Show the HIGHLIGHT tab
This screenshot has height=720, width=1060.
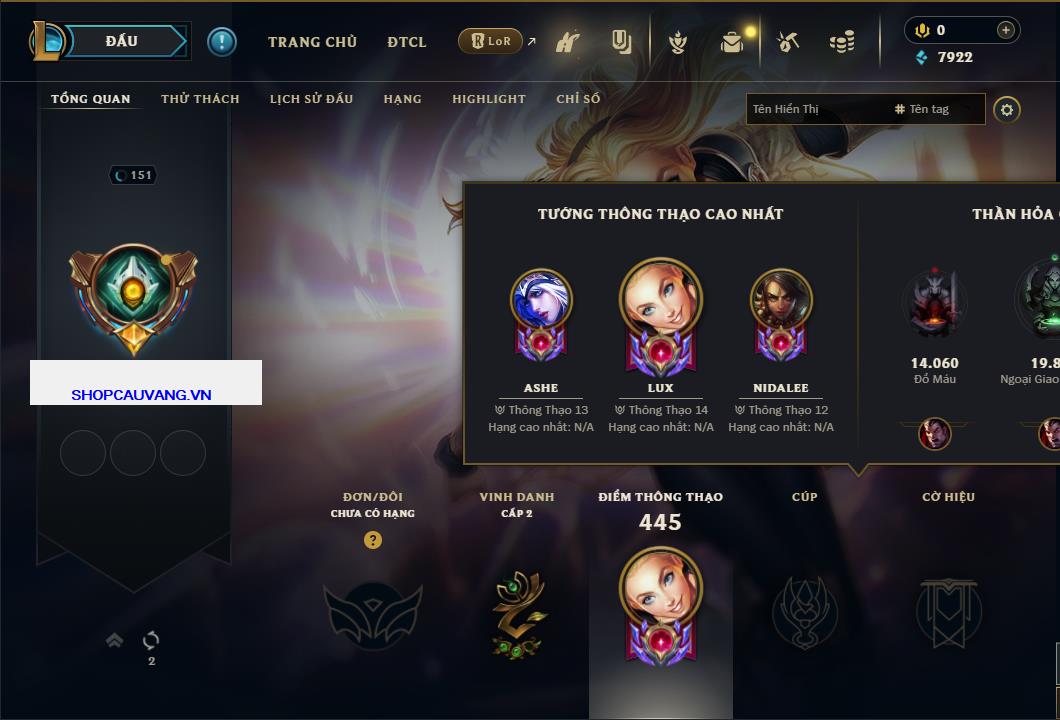click(x=488, y=99)
